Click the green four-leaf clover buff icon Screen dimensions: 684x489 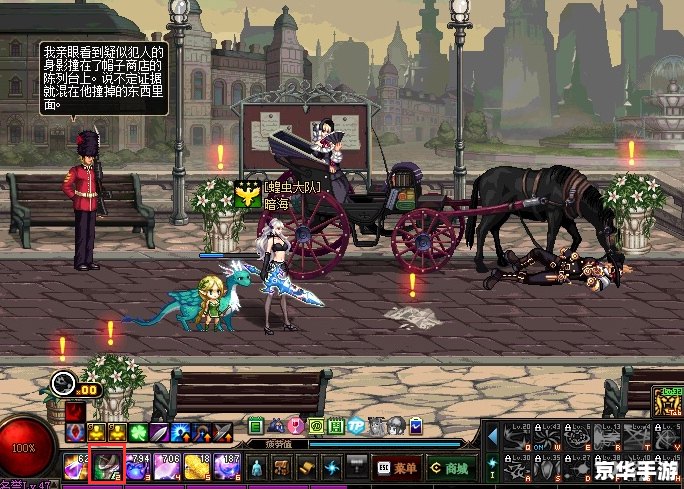(x=138, y=432)
